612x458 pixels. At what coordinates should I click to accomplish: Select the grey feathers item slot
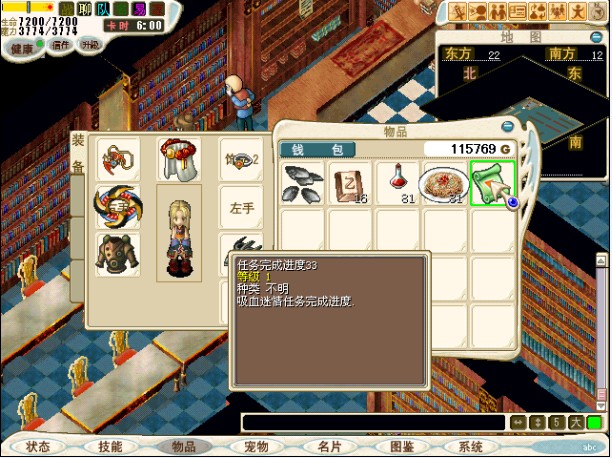pos(303,184)
